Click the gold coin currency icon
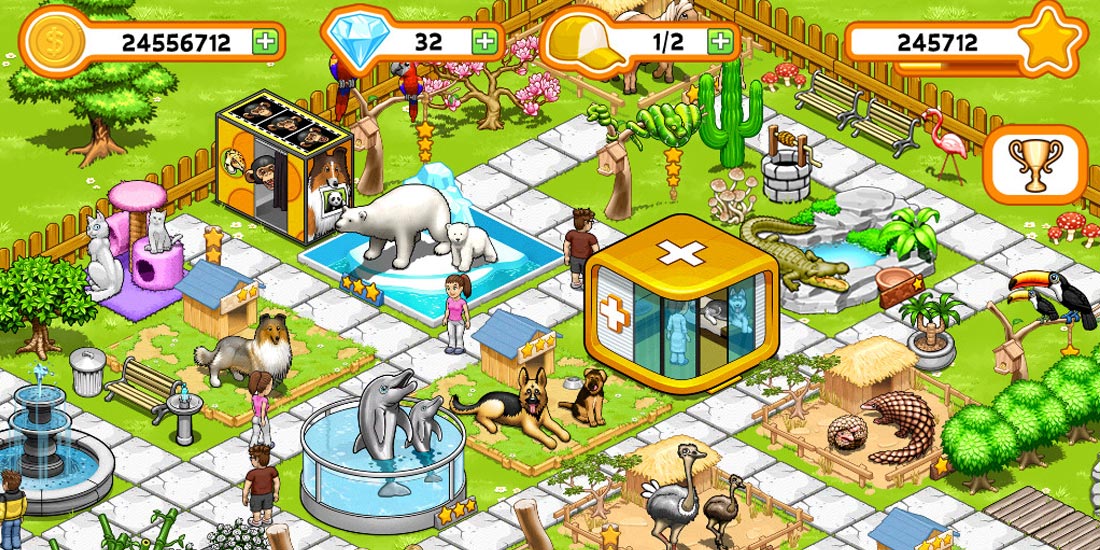Viewport: 1100px width, 550px height. pyautogui.click(x=48, y=41)
